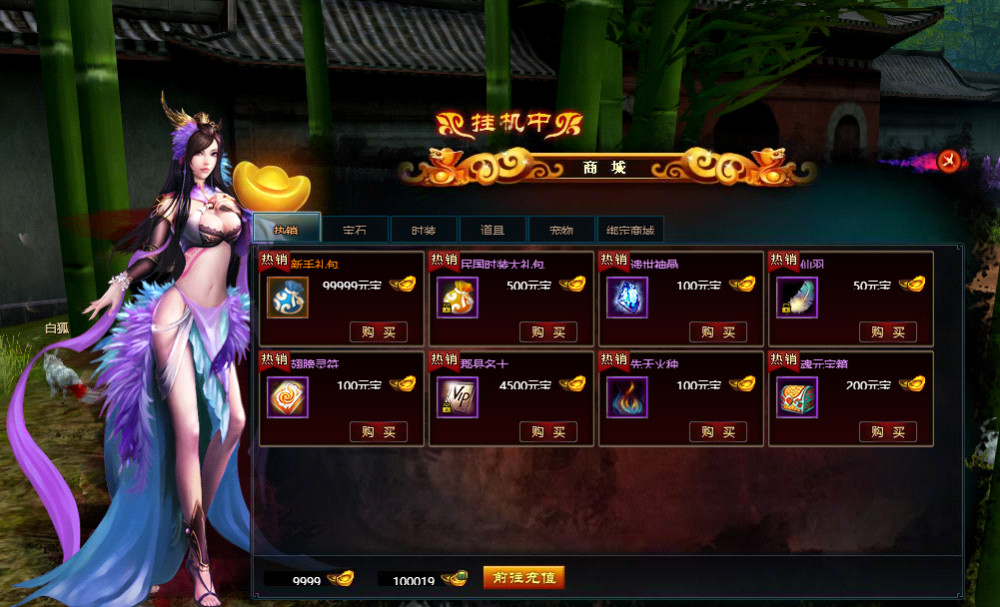This screenshot has width=1000, height=607.
Task: Buy the orange spiral talisman item
Action: tap(378, 432)
